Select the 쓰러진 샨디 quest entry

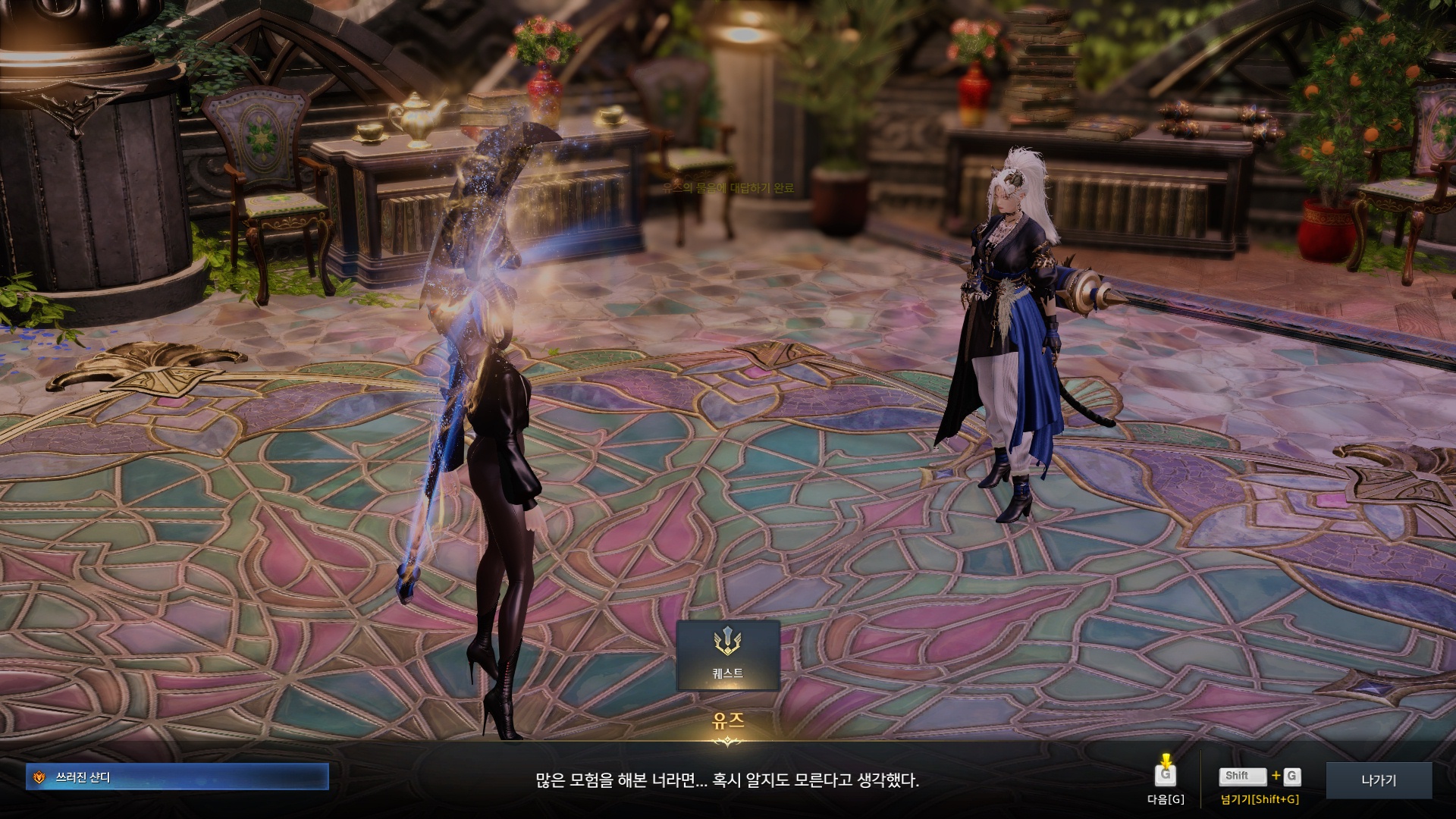(x=177, y=777)
